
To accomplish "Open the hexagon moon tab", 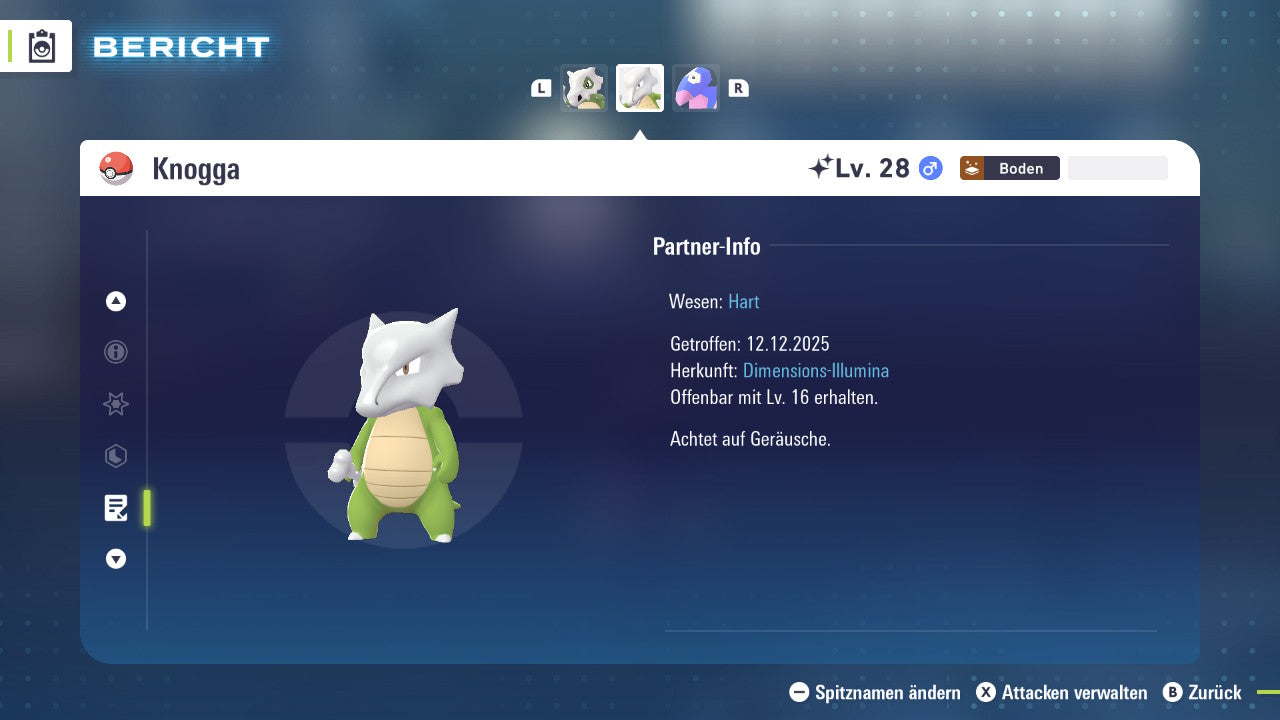I will (116, 456).
